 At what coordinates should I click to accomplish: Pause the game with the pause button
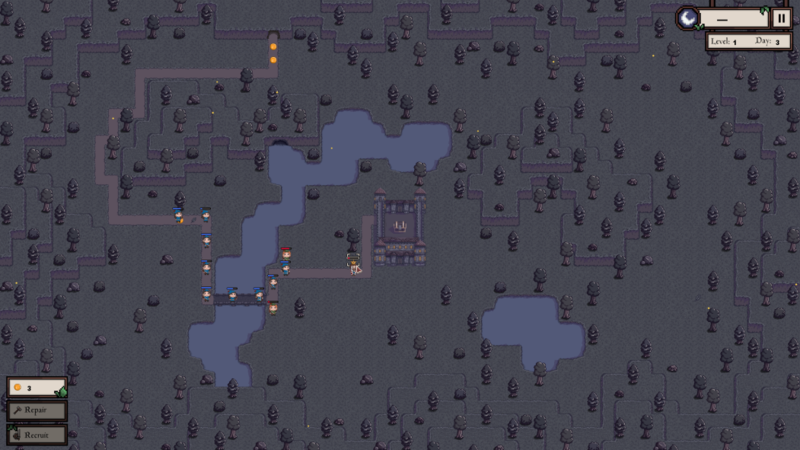coord(781,18)
